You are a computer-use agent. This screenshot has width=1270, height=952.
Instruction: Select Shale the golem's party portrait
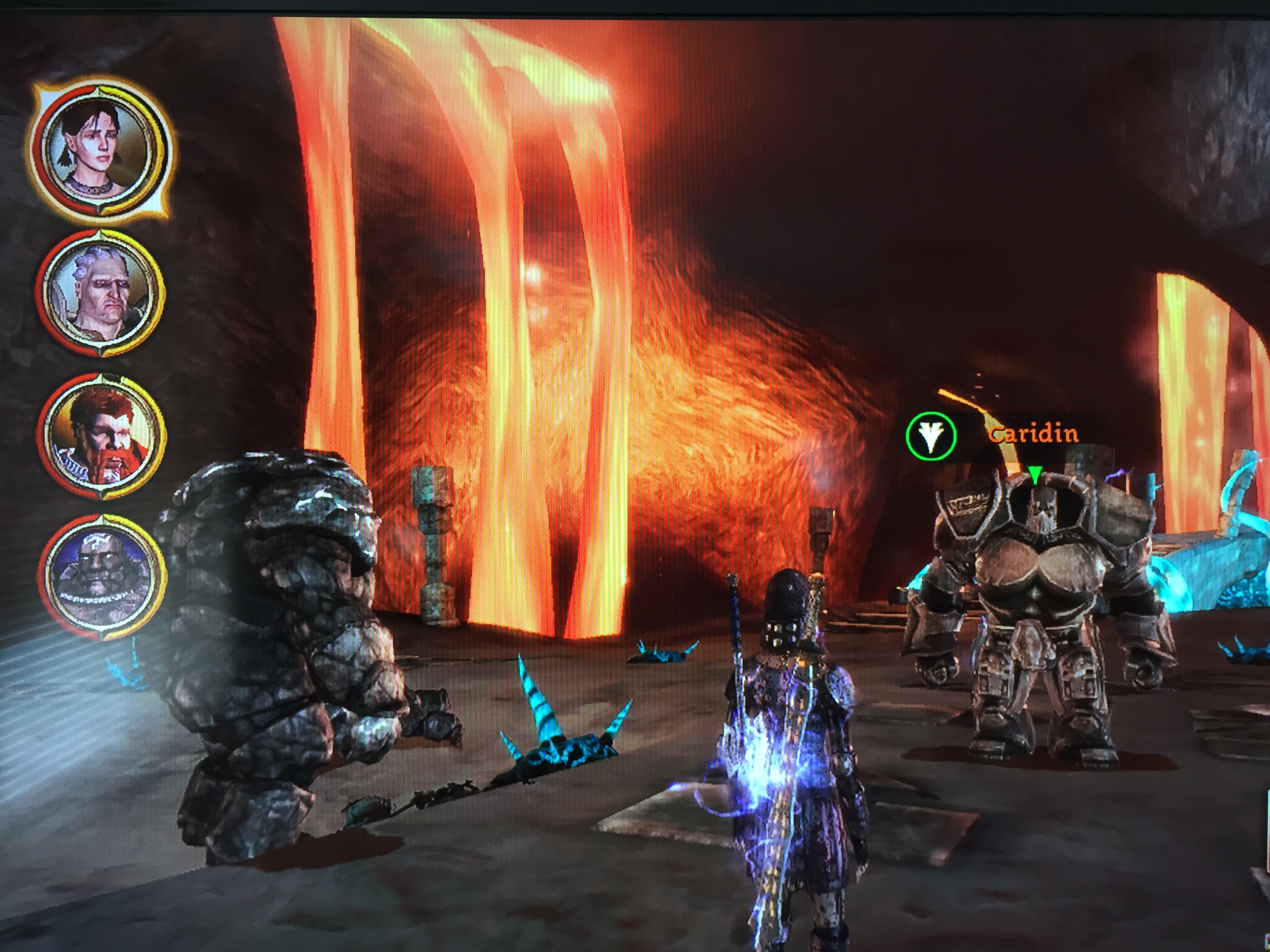(102, 577)
